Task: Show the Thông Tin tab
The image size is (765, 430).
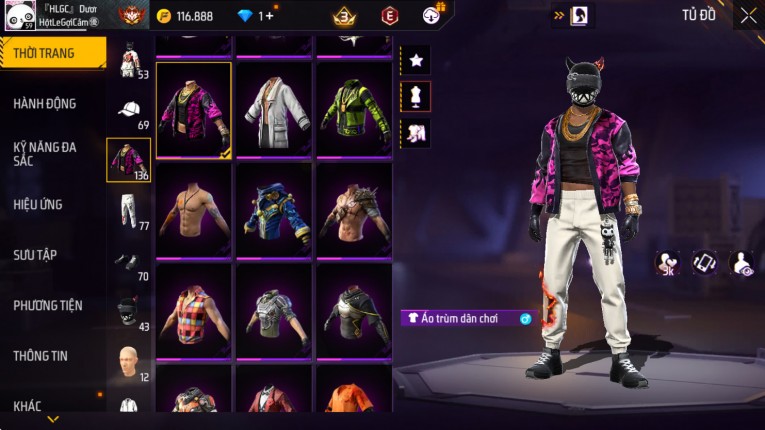Action: tap(40, 355)
